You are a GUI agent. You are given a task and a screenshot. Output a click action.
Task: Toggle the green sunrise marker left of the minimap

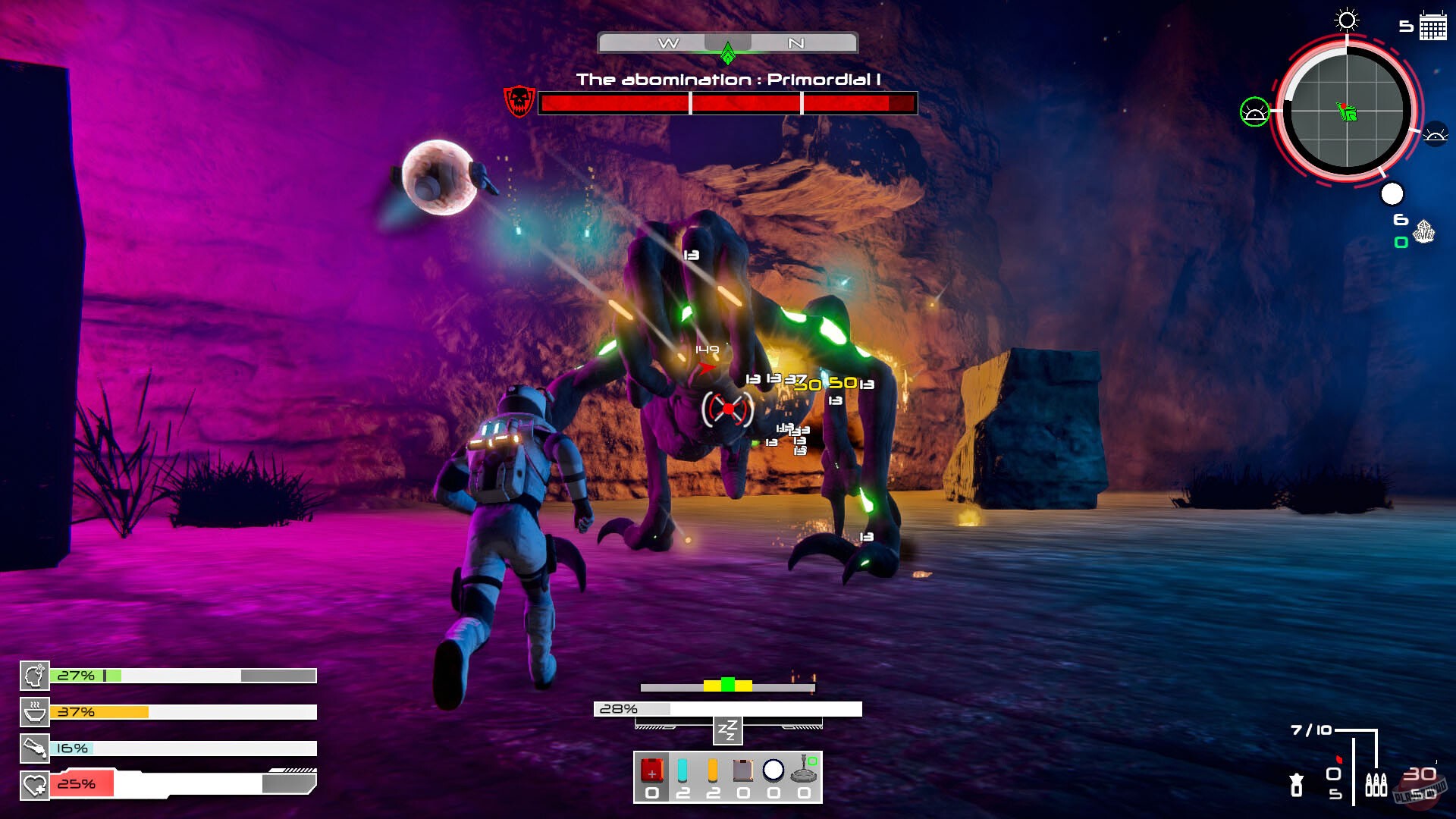(x=1254, y=112)
